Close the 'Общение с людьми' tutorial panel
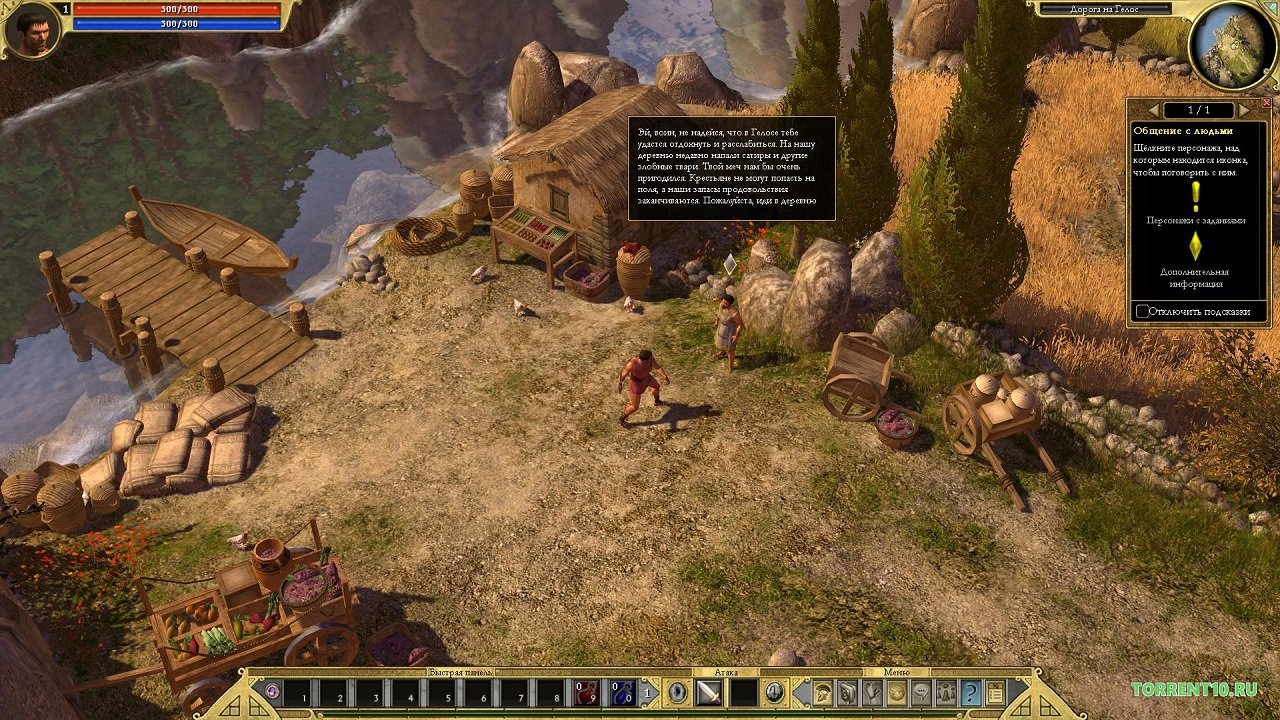The height and width of the screenshot is (720, 1280). click(1267, 102)
